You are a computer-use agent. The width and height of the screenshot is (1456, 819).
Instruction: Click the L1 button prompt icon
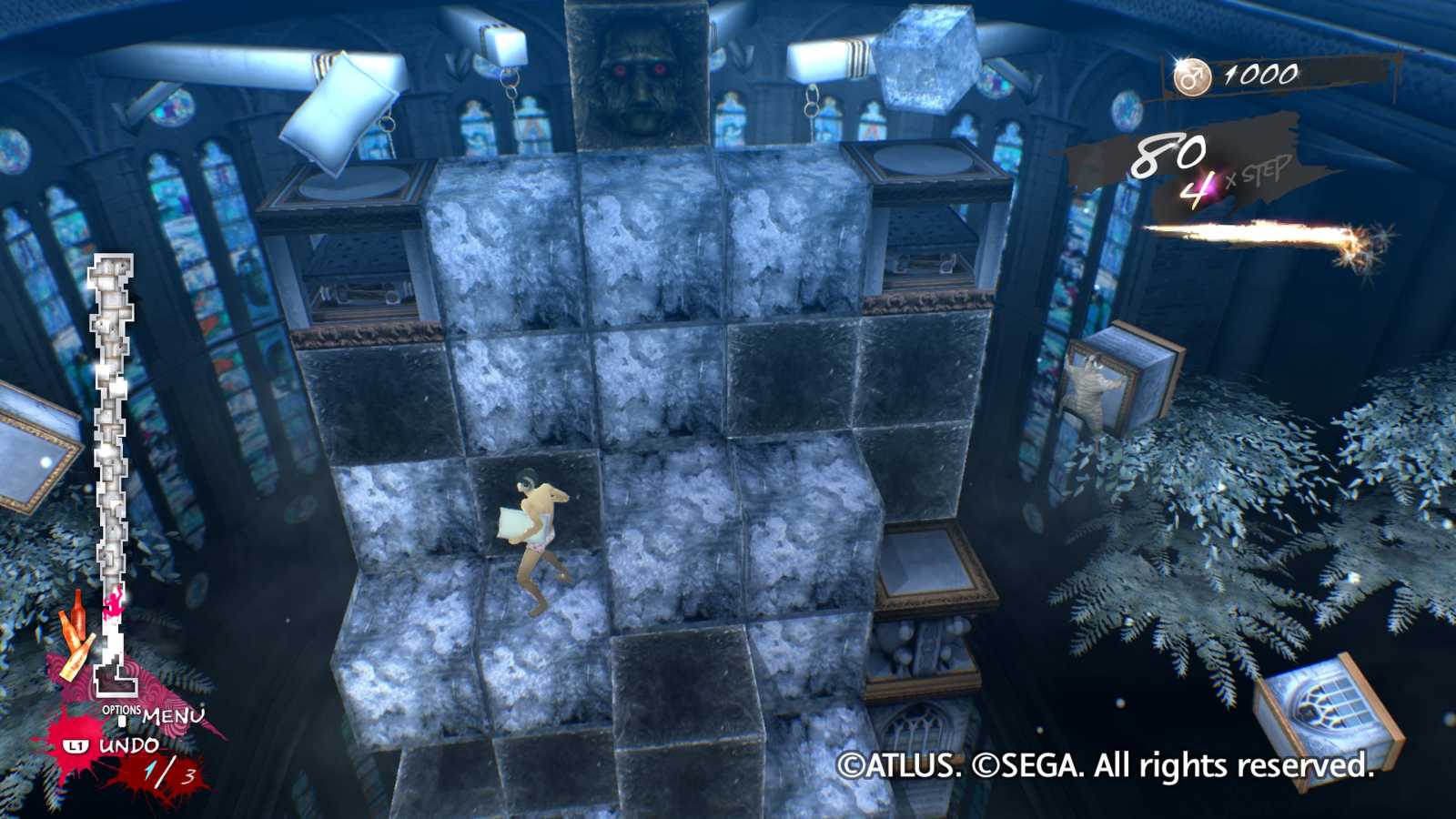(x=78, y=744)
